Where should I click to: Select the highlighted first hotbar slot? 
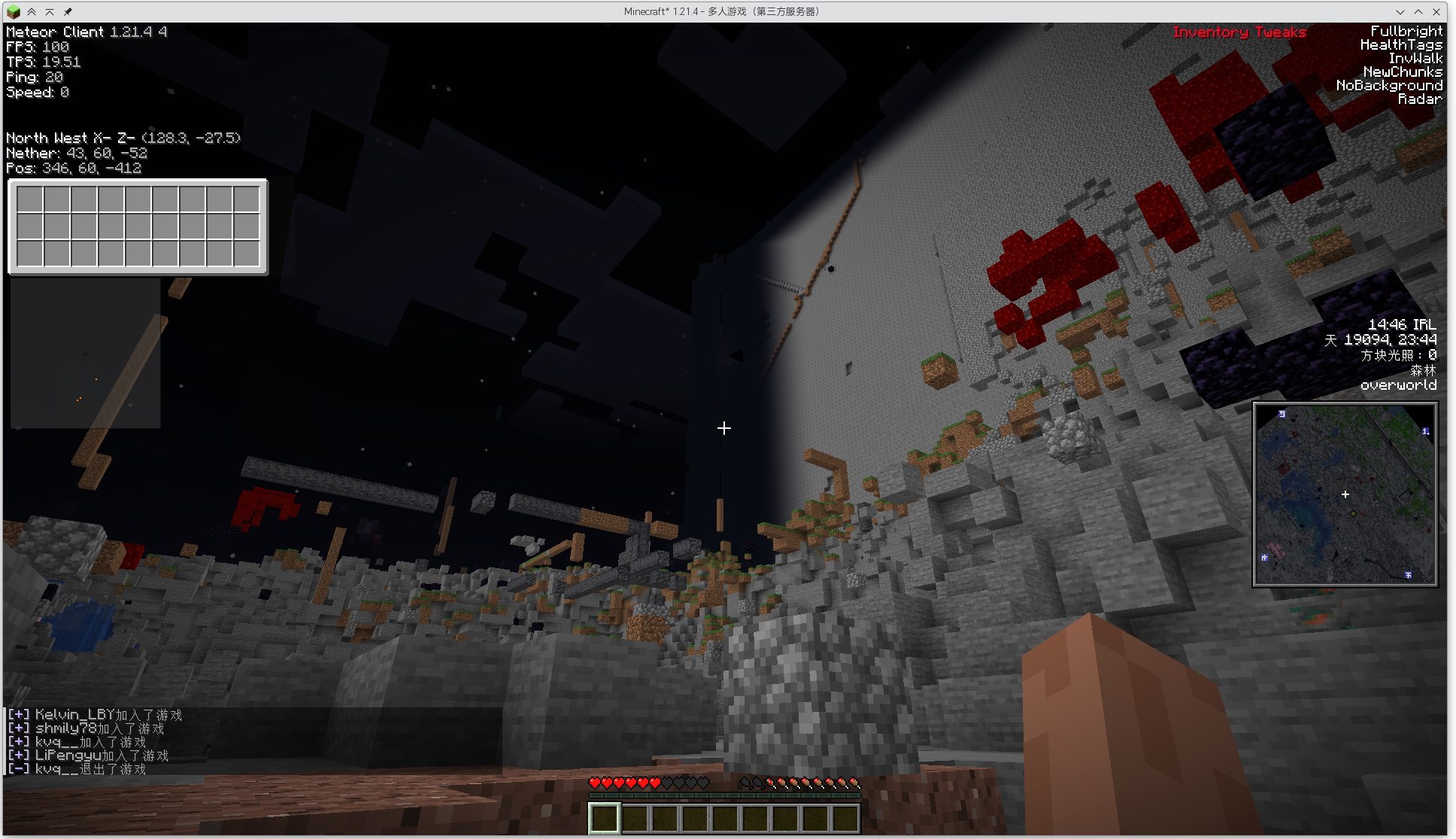pos(604,818)
